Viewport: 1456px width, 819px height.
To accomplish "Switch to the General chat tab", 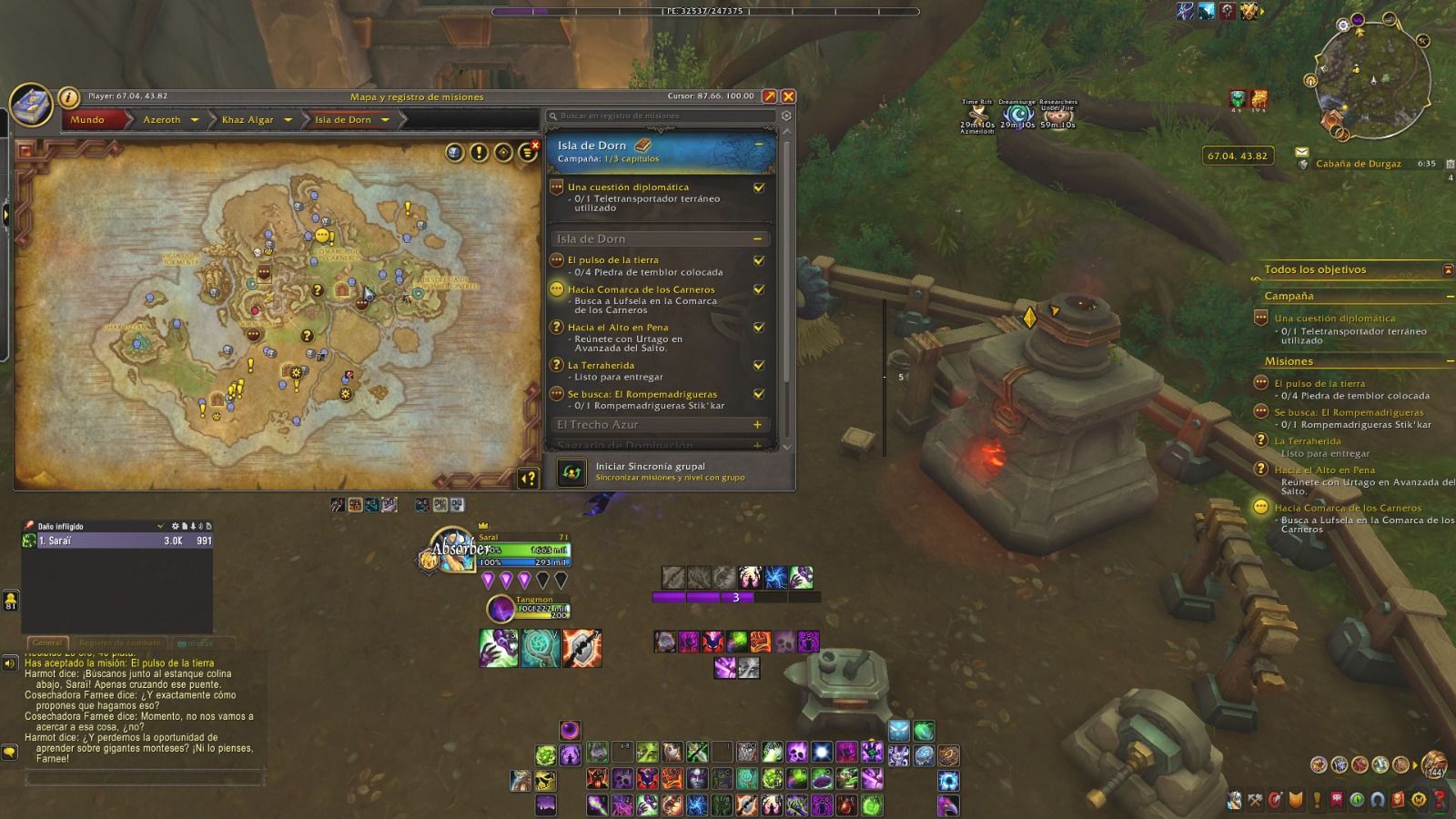I will [47, 642].
